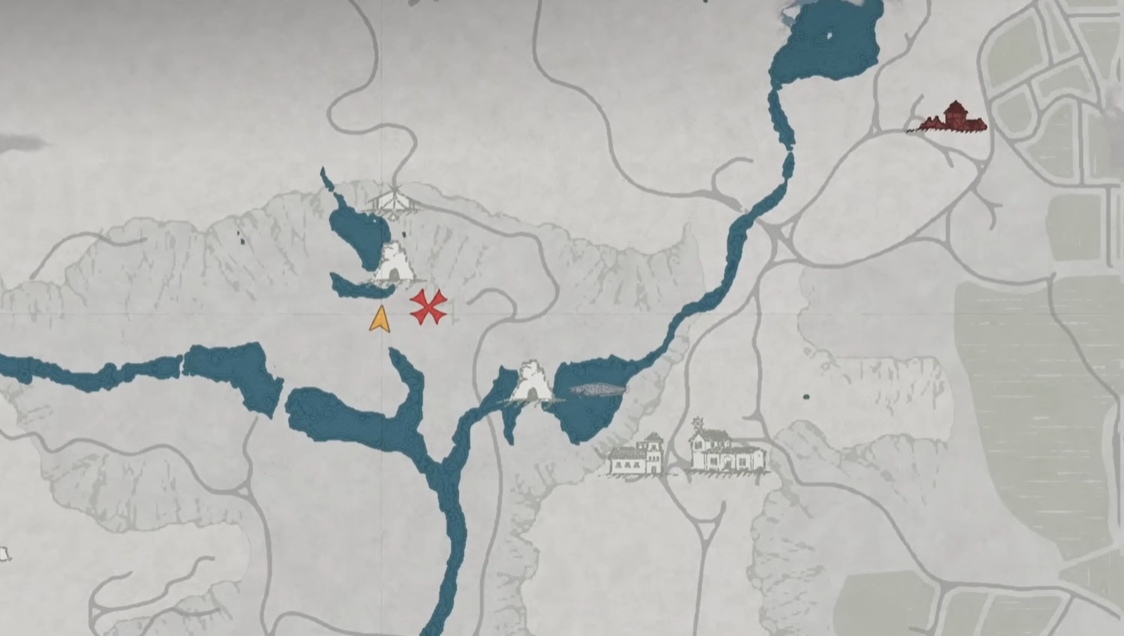The height and width of the screenshot is (636, 1124).
Task: Pick the cave icon beside the shipwreck
Action: [529, 384]
